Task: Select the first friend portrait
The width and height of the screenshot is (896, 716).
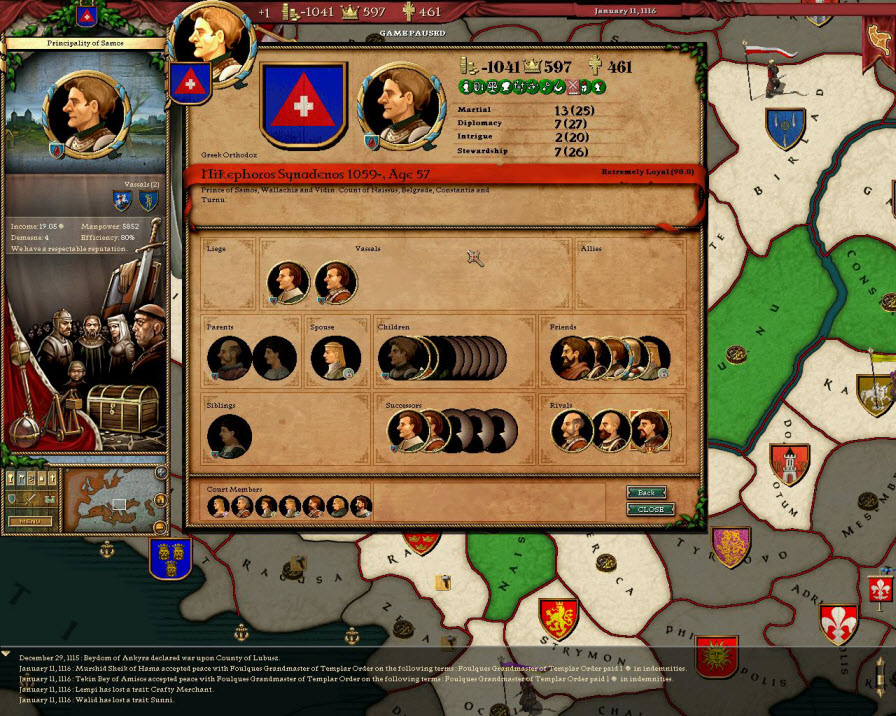Action: 570,358
